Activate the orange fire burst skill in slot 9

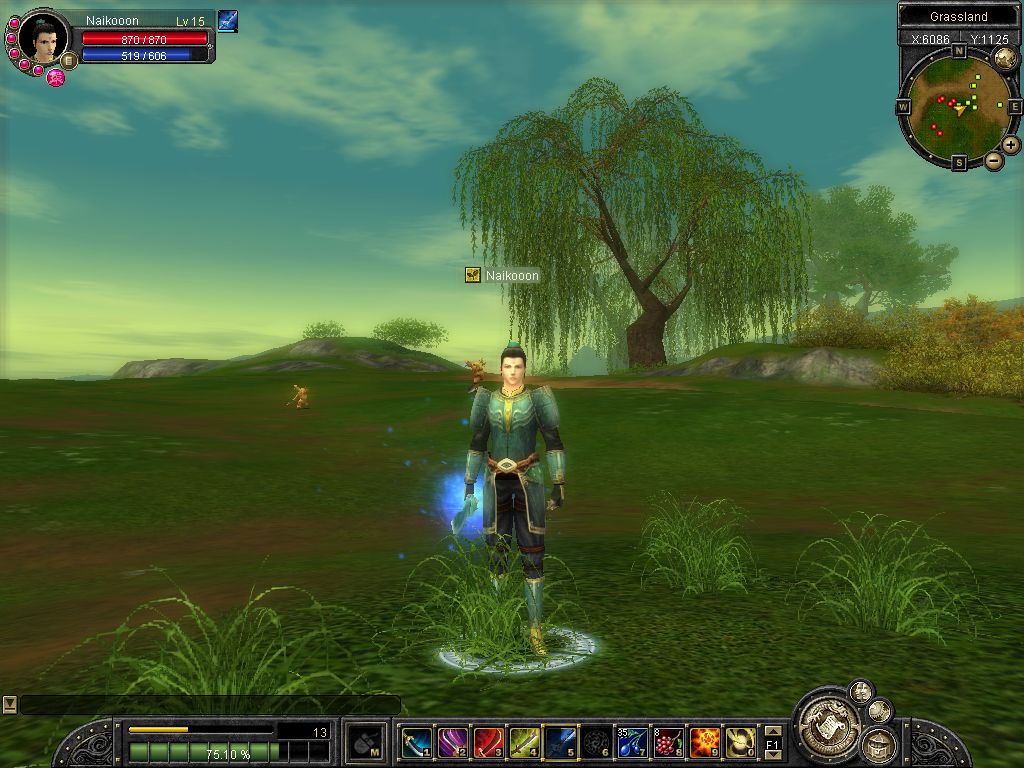coord(704,742)
